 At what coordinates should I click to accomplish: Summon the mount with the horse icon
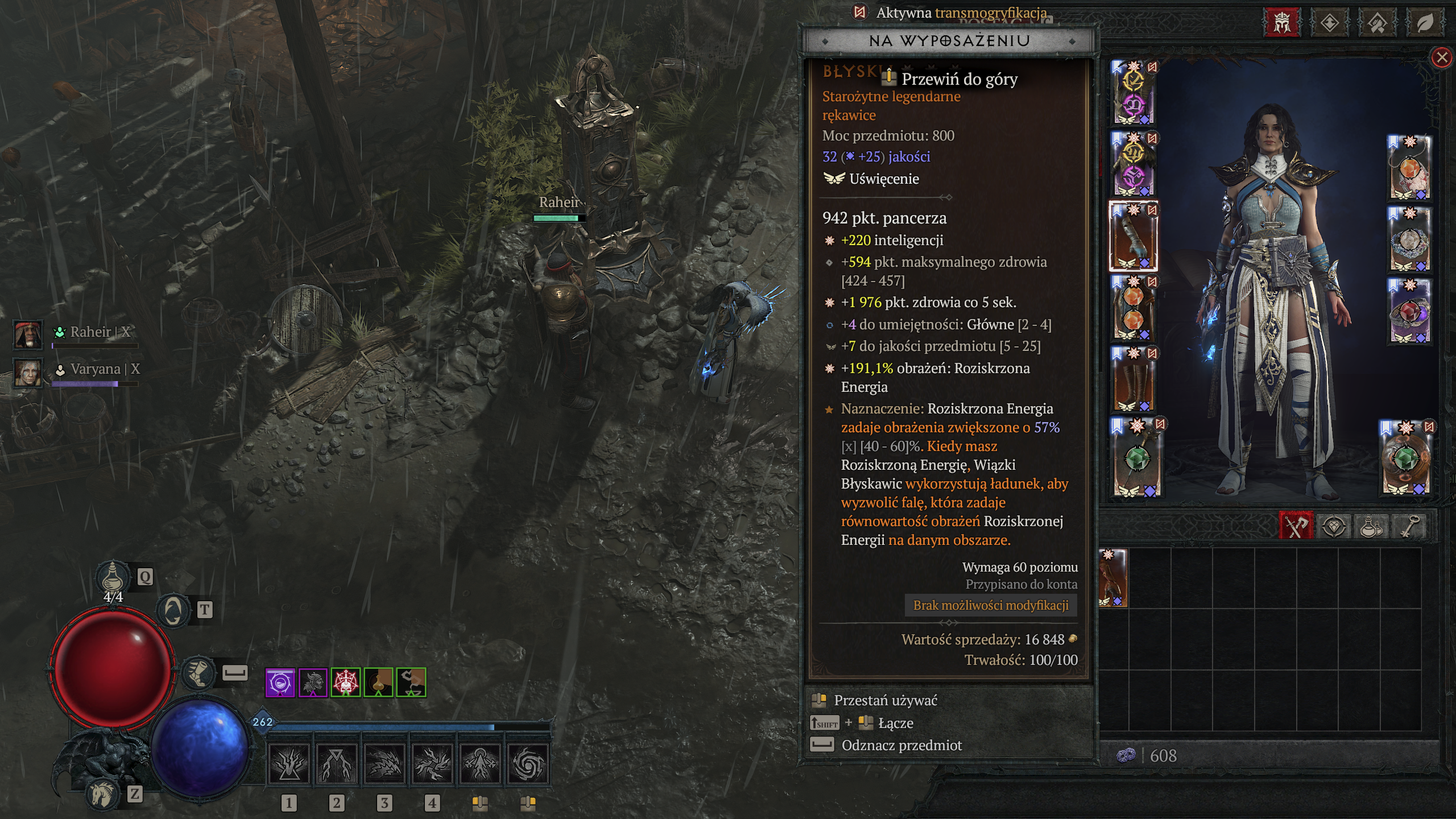click(x=103, y=794)
